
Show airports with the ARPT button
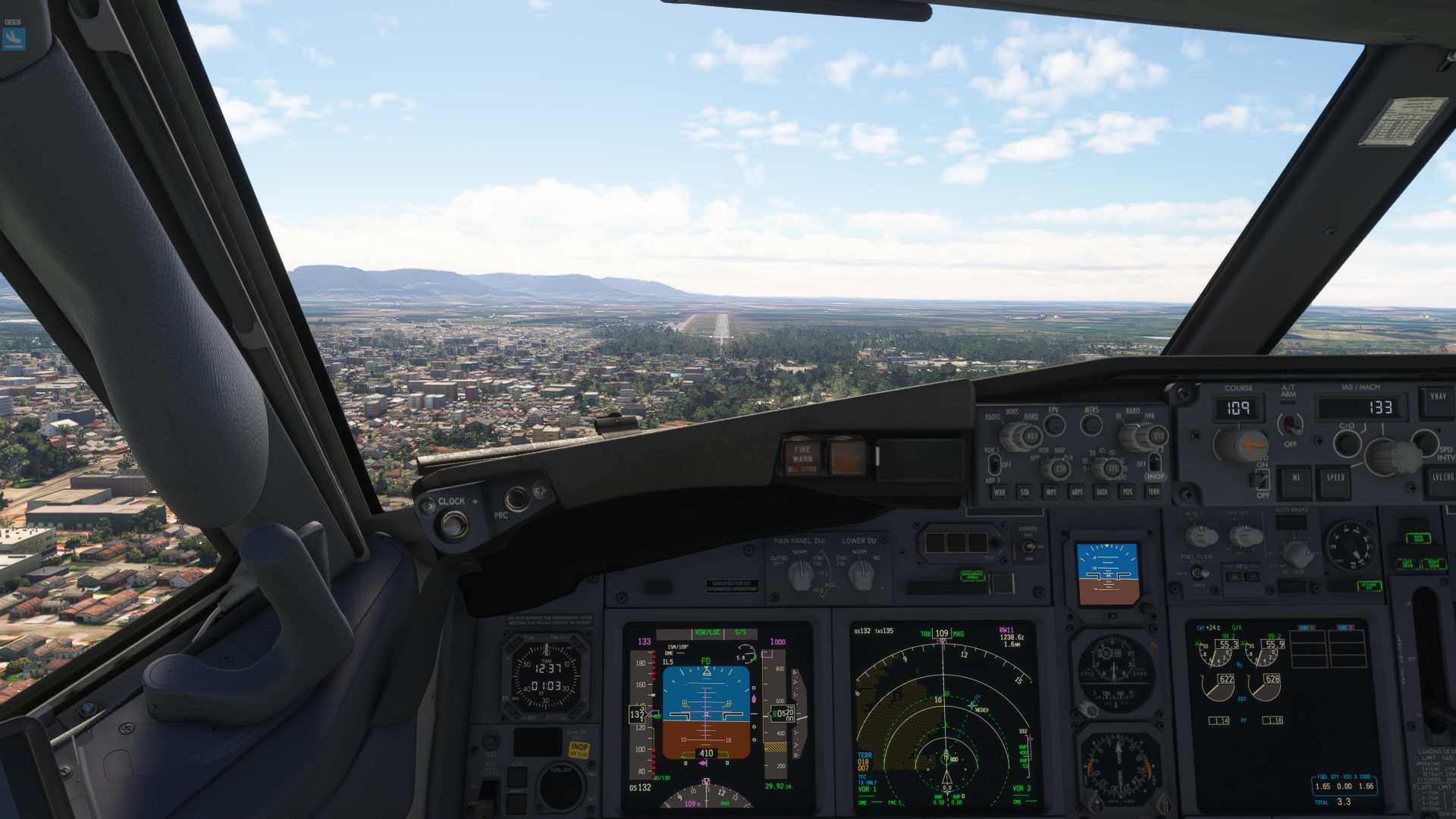click(x=1077, y=492)
